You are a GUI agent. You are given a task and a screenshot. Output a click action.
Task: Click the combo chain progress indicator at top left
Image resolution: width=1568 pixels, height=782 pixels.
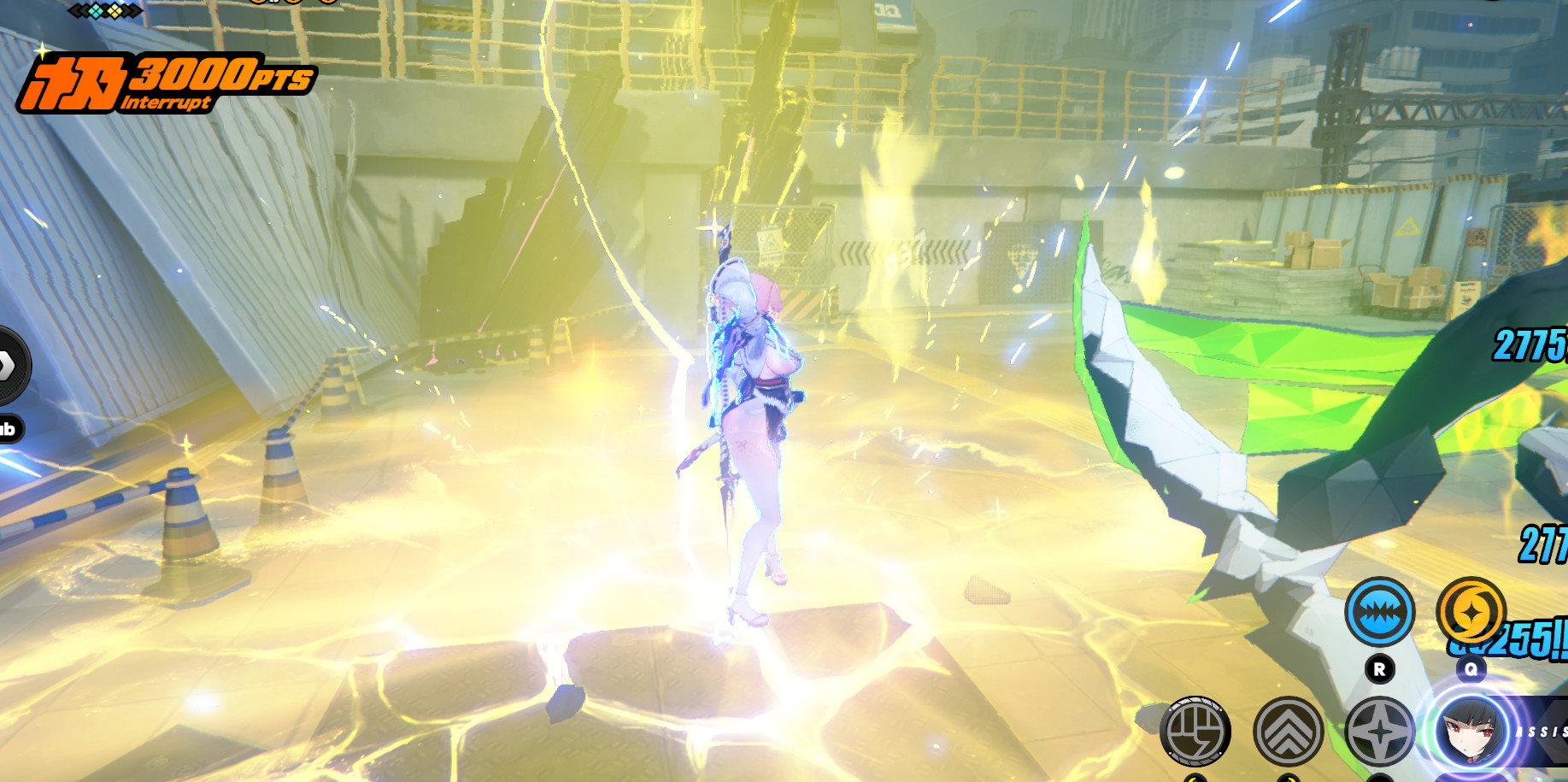tap(106, 11)
